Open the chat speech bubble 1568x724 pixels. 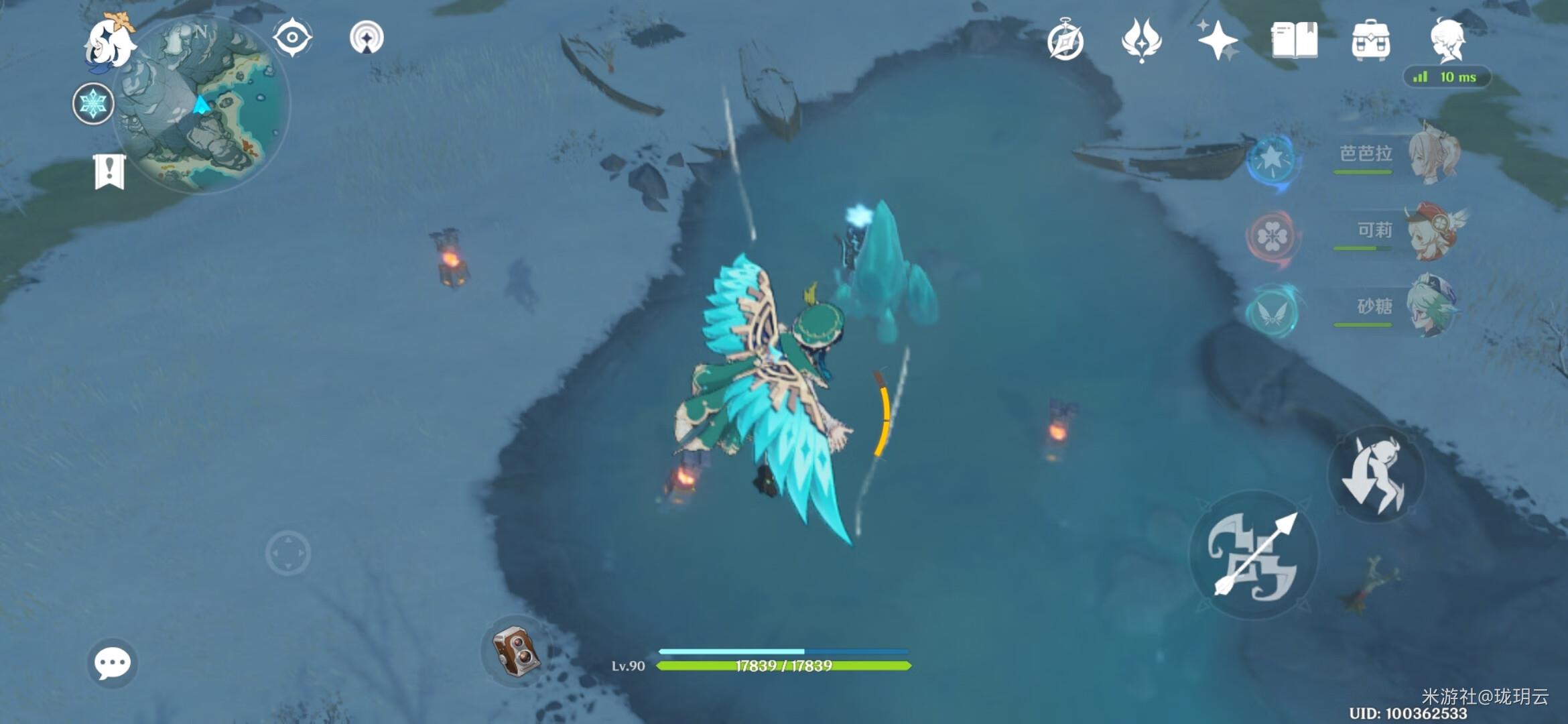coord(112,663)
